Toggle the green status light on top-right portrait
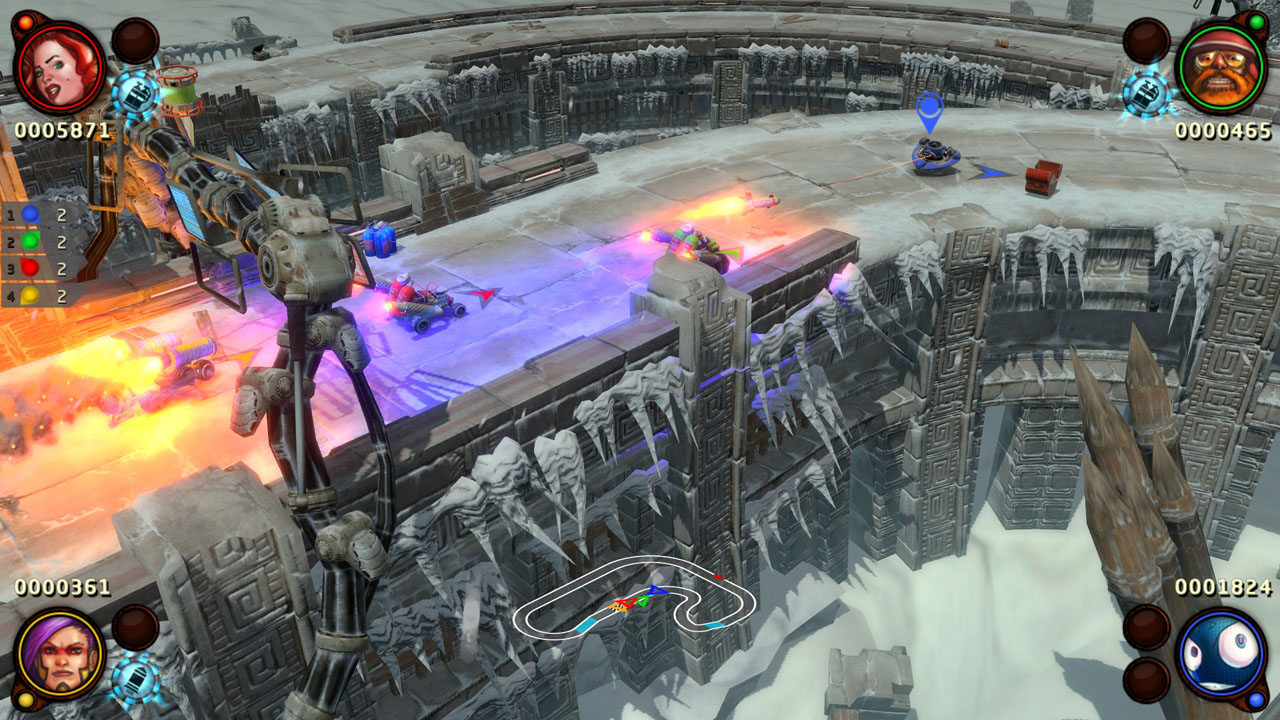 [1255, 22]
